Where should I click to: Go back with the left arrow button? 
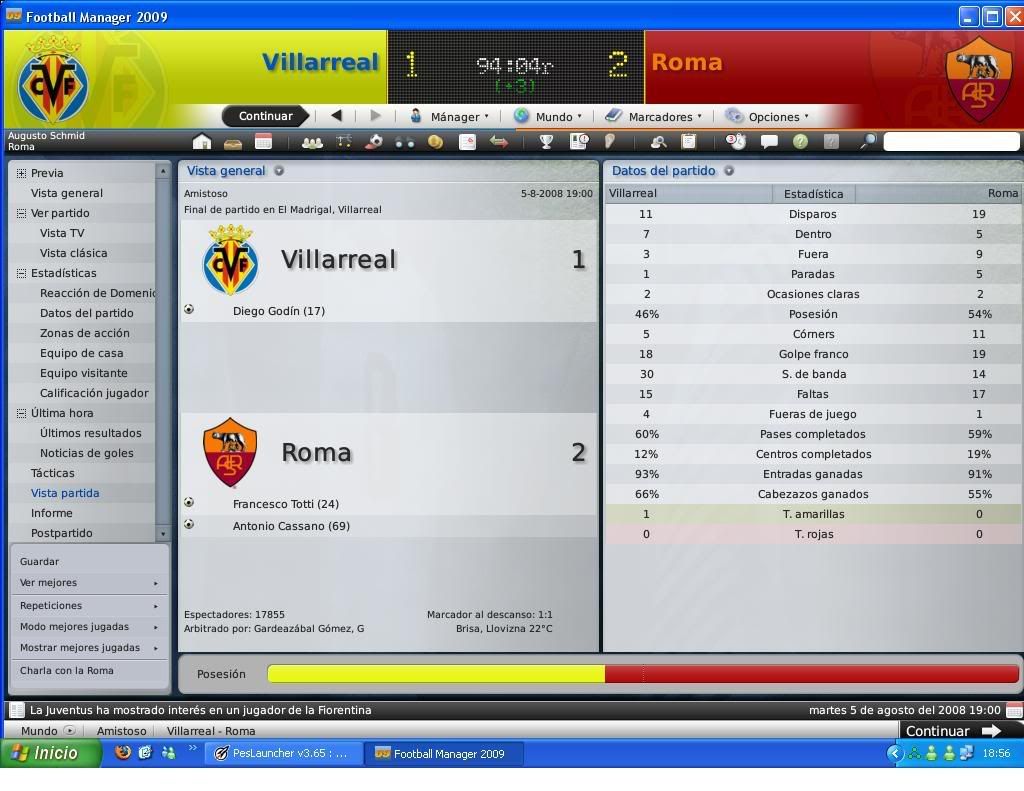[336, 116]
